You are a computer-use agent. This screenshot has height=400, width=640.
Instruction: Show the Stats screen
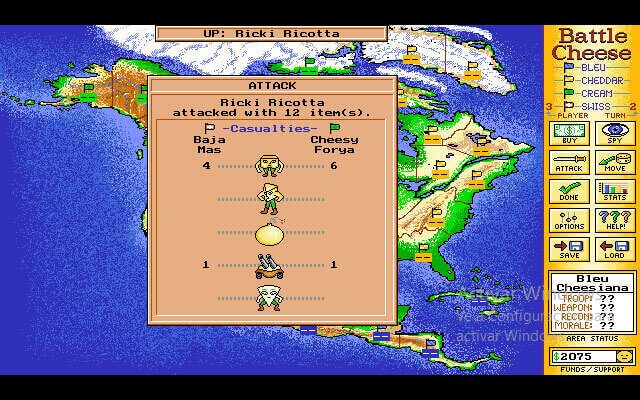tap(614, 191)
